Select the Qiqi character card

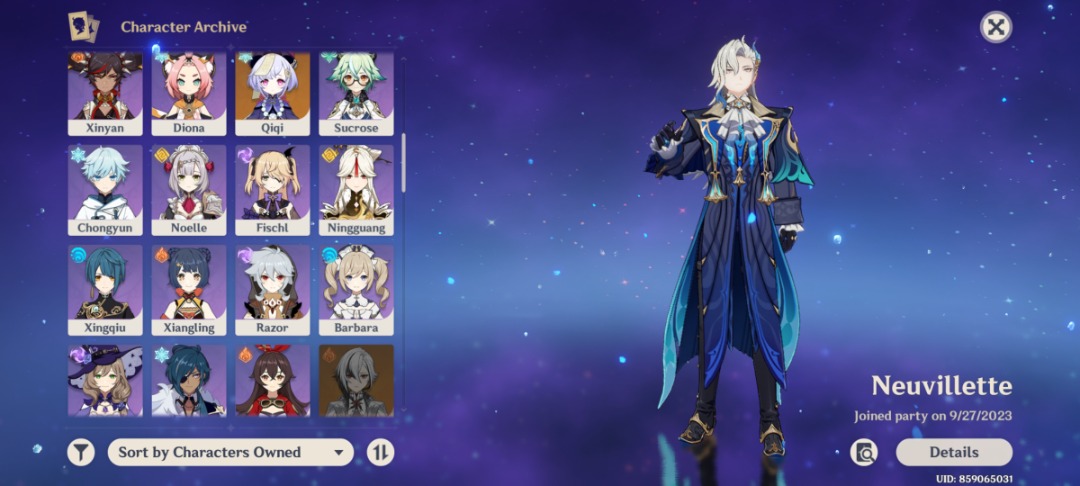point(273,93)
